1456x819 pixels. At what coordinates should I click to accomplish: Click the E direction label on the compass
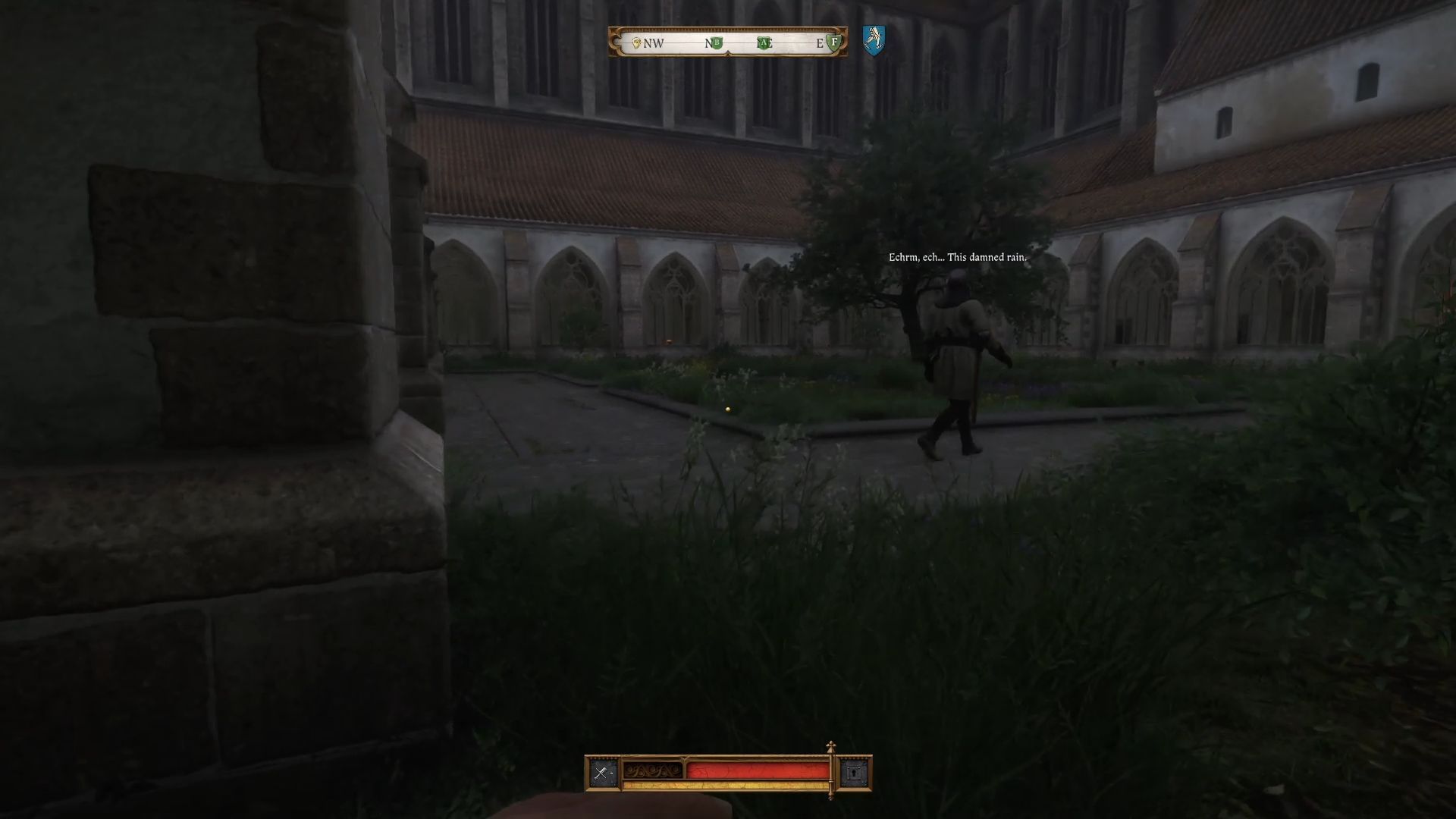coord(818,44)
